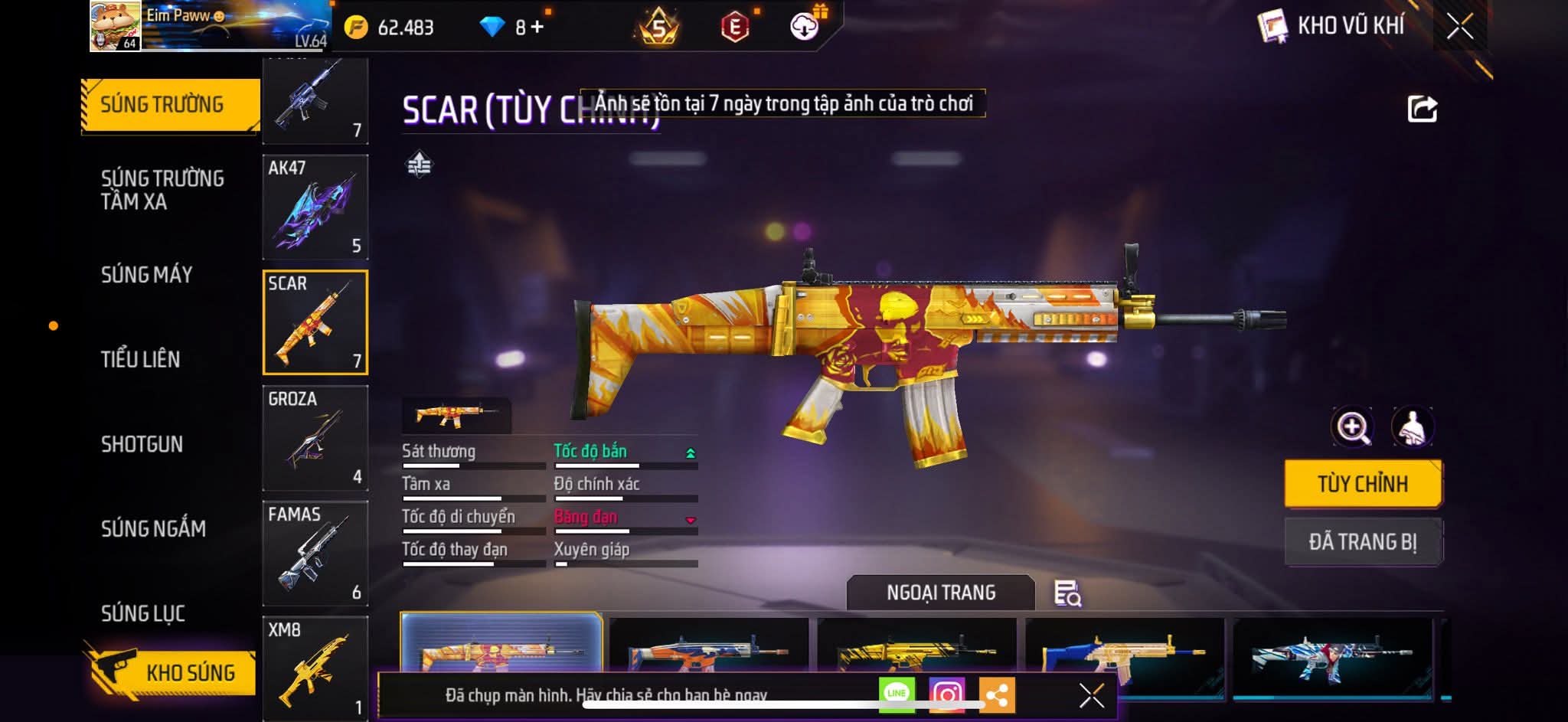Viewport: 1568px width, 722px height.
Task: Dismiss the screenshot share banner
Action: tap(1091, 695)
